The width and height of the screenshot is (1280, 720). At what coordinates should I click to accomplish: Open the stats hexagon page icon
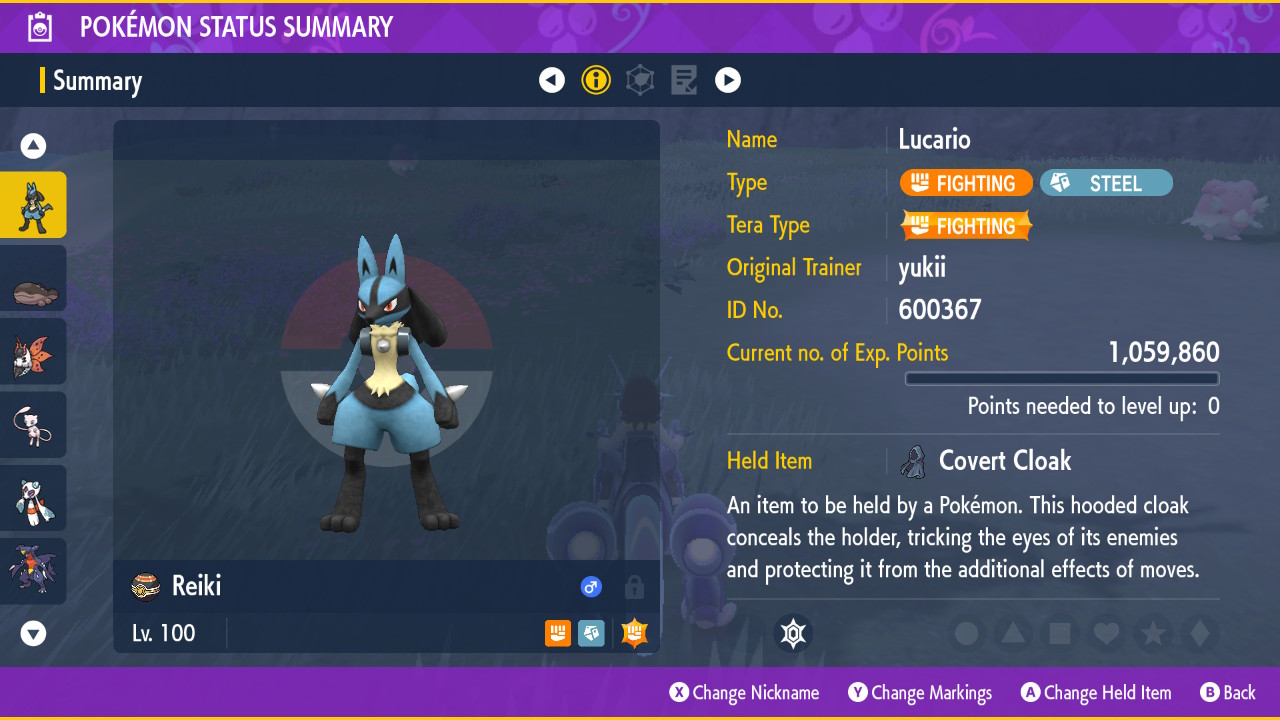(x=640, y=80)
